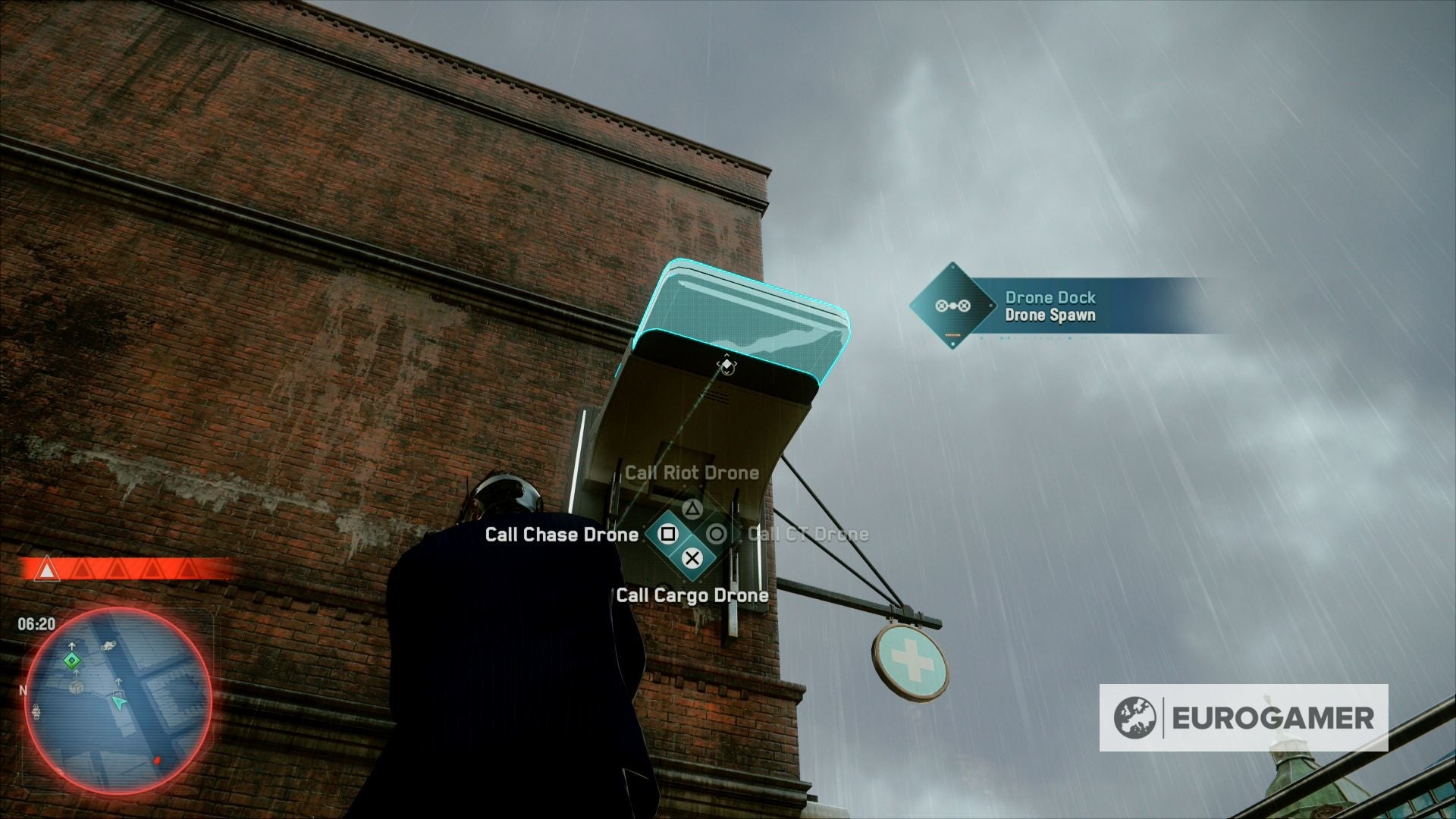The height and width of the screenshot is (819, 1456).
Task: Click the 06:20 time display
Action: tap(37, 623)
